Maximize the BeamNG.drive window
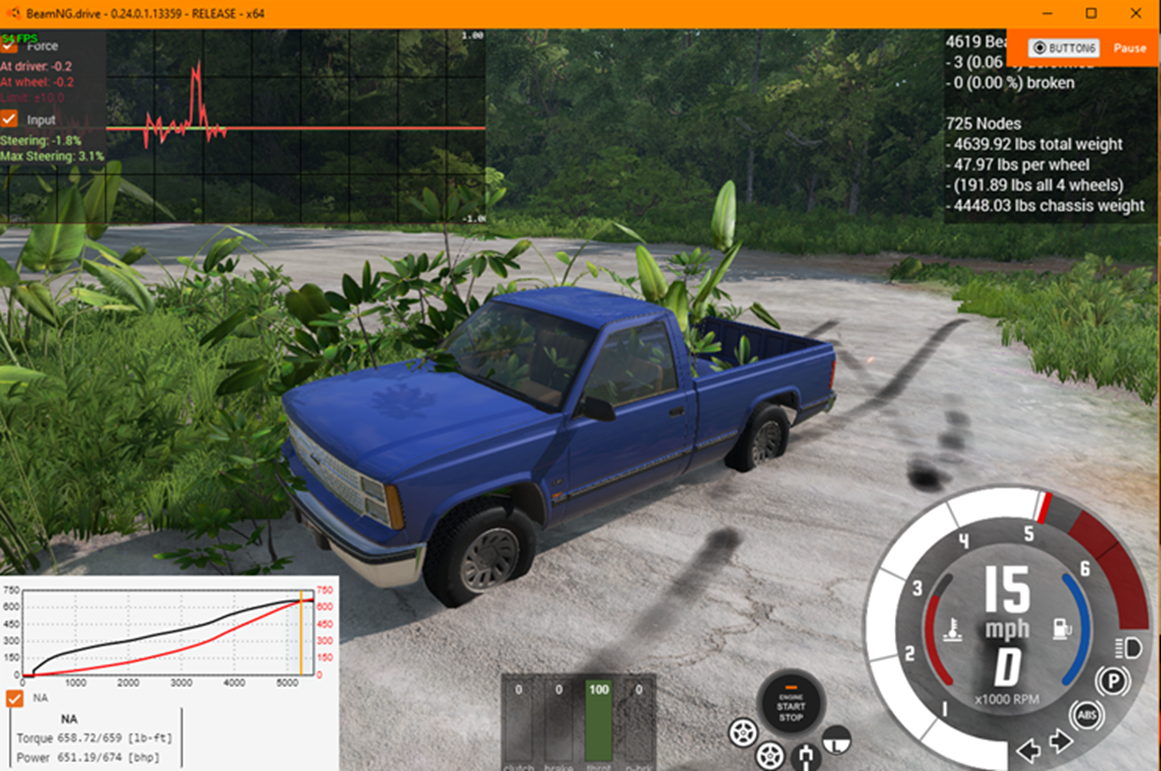The image size is (1161, 771). pyautogui.click(x=1091, y=13)
